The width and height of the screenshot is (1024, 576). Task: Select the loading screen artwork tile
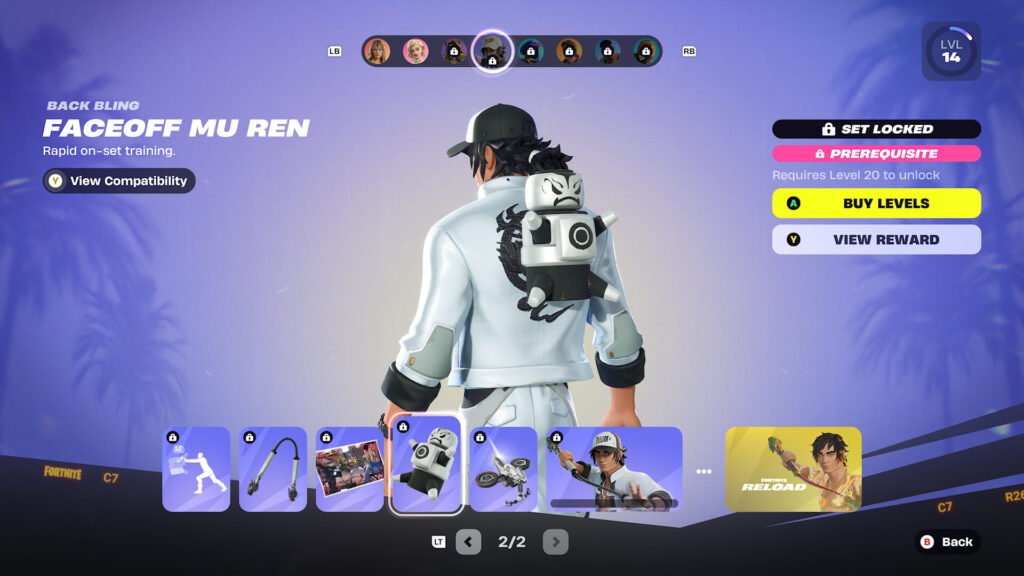[350, 469]
